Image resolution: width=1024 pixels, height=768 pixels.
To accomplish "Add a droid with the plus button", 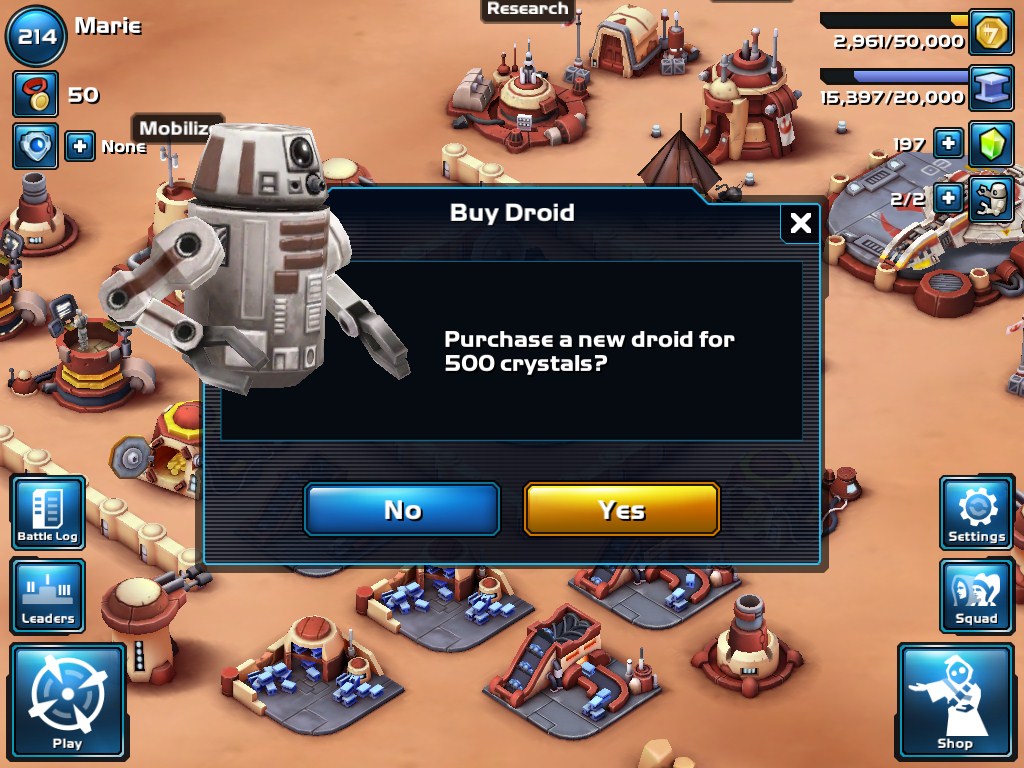I will (948, 197).
